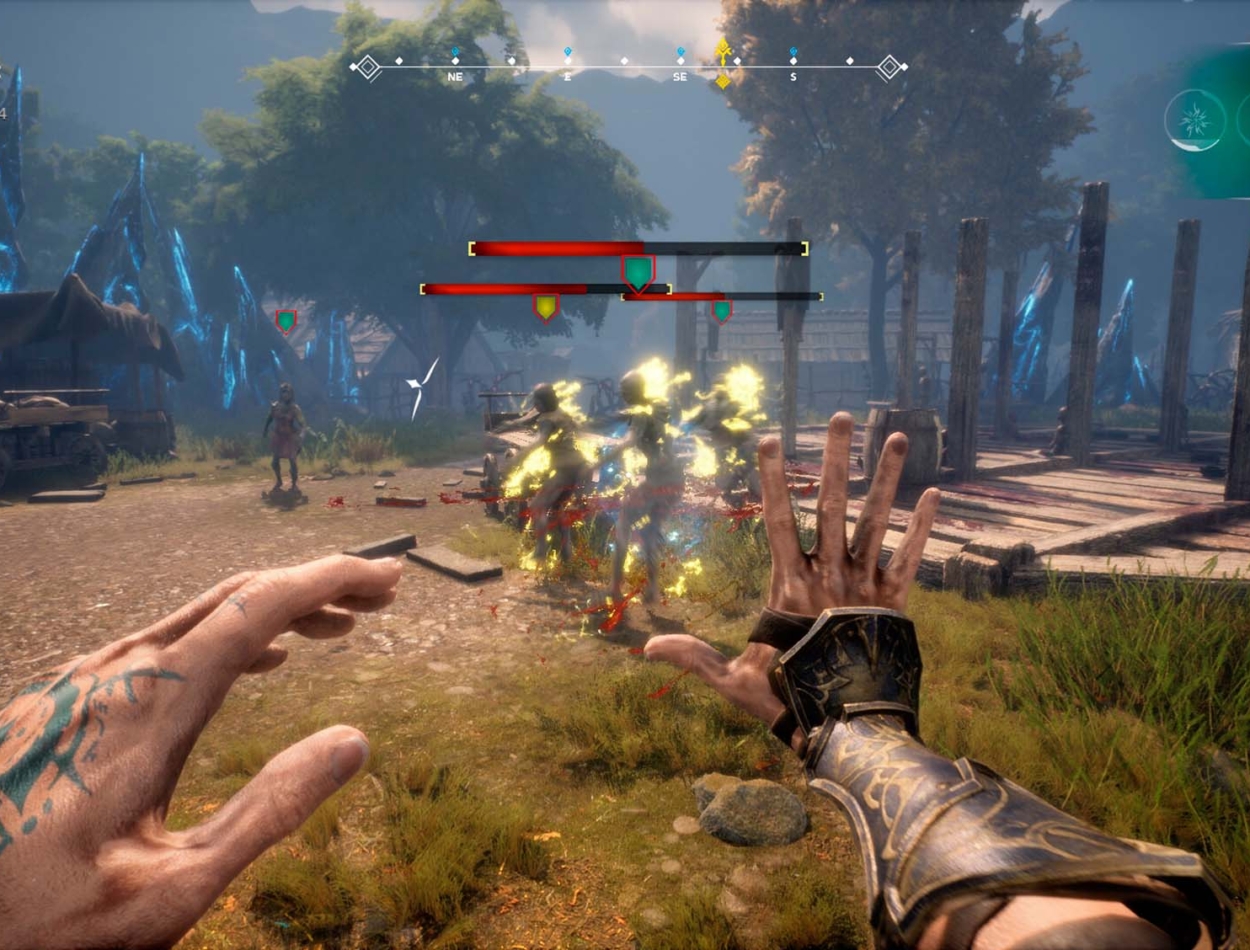Select the yellow quest marker on the compass
This screenshot has height=950, width=1250.
coord(723,62)
